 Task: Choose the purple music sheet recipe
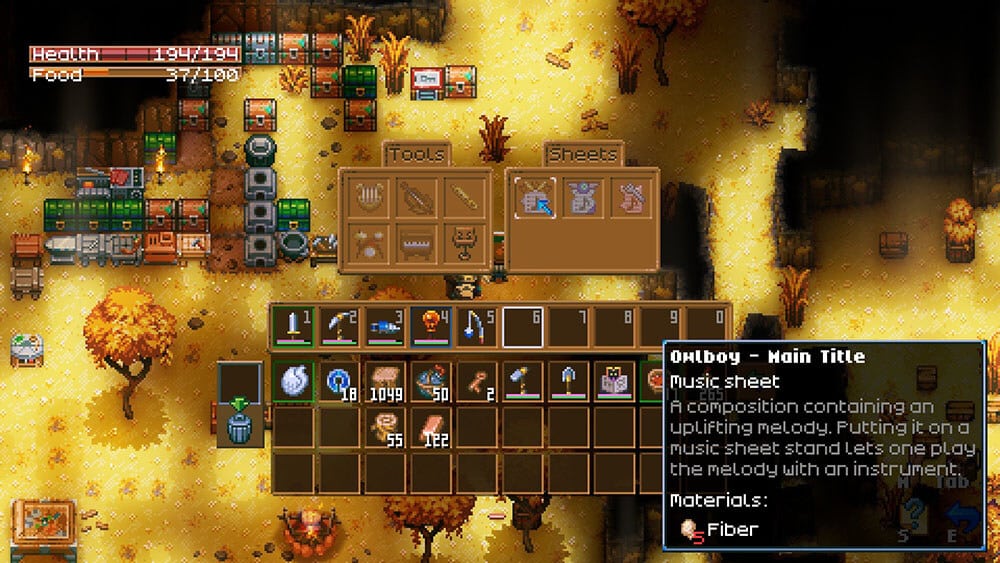[584, 197]
